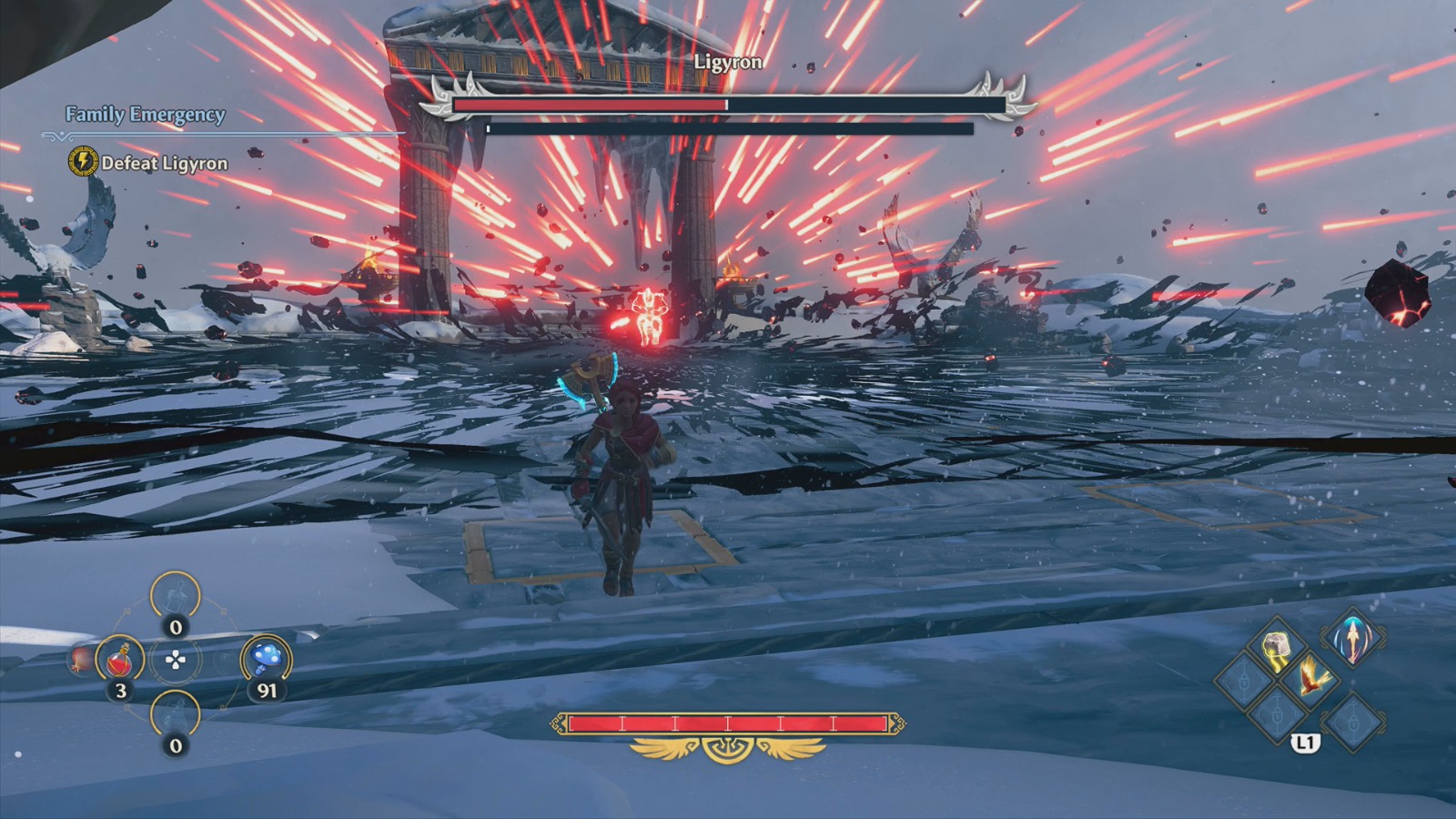Image resolution: width=1456 pixels, height=819 pixels.
Task: Click the Defeat Ligyron objective
Action: click(x=164, y=163)
